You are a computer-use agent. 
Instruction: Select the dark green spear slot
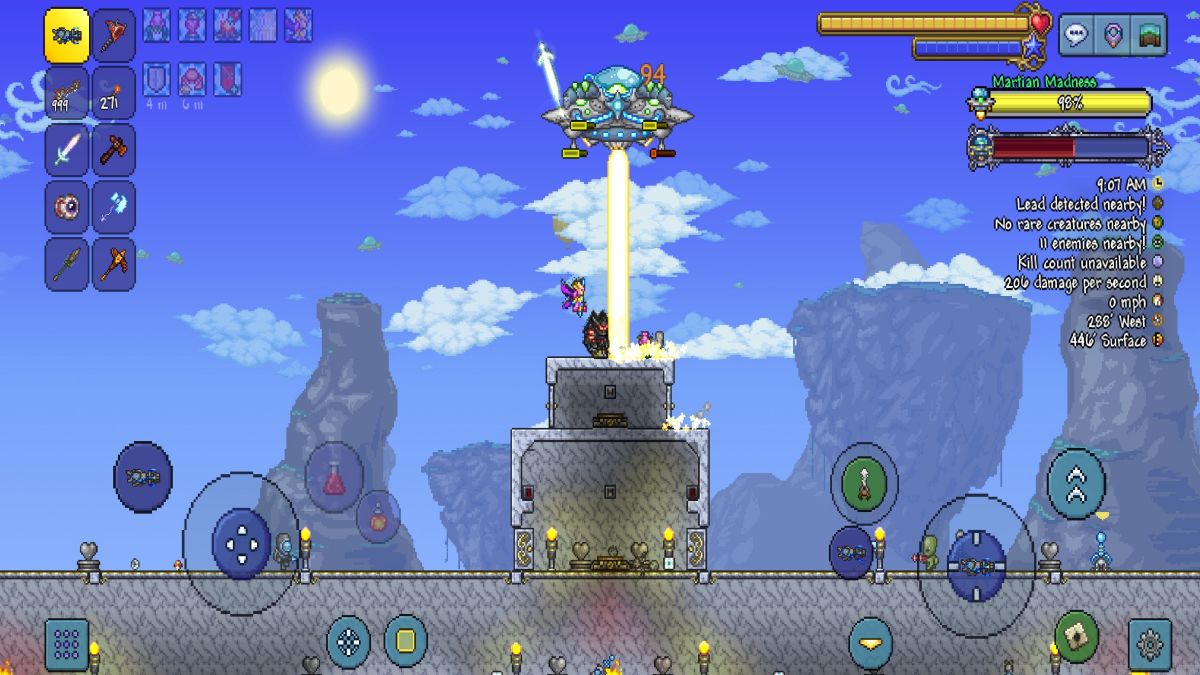pos(66,264)
